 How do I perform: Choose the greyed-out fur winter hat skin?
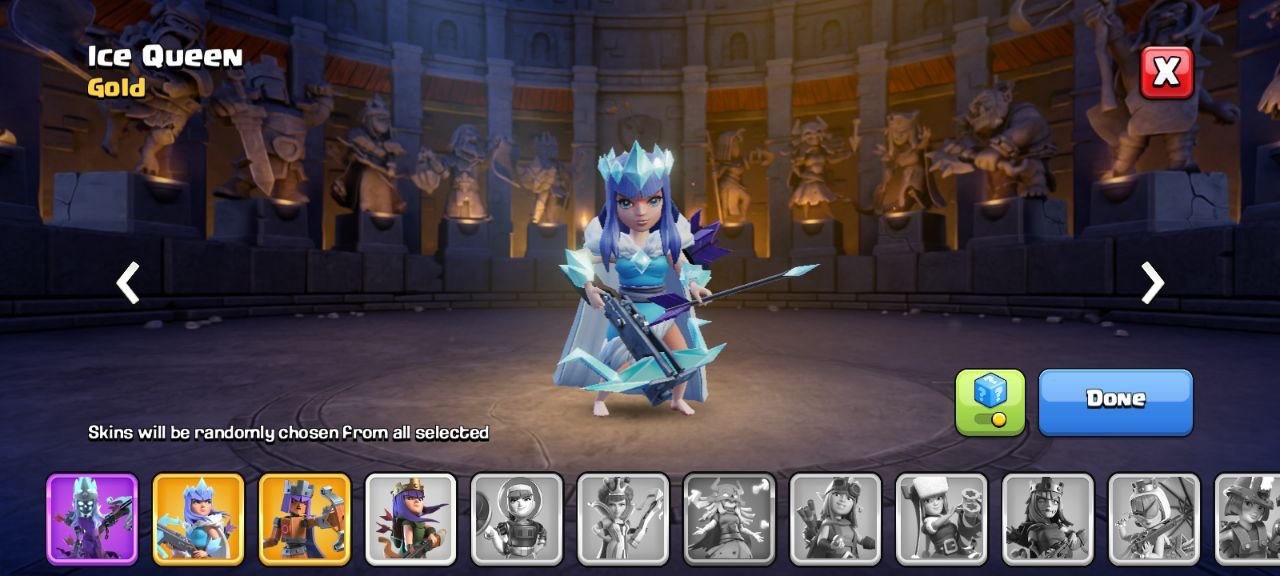tap(941, 518)
